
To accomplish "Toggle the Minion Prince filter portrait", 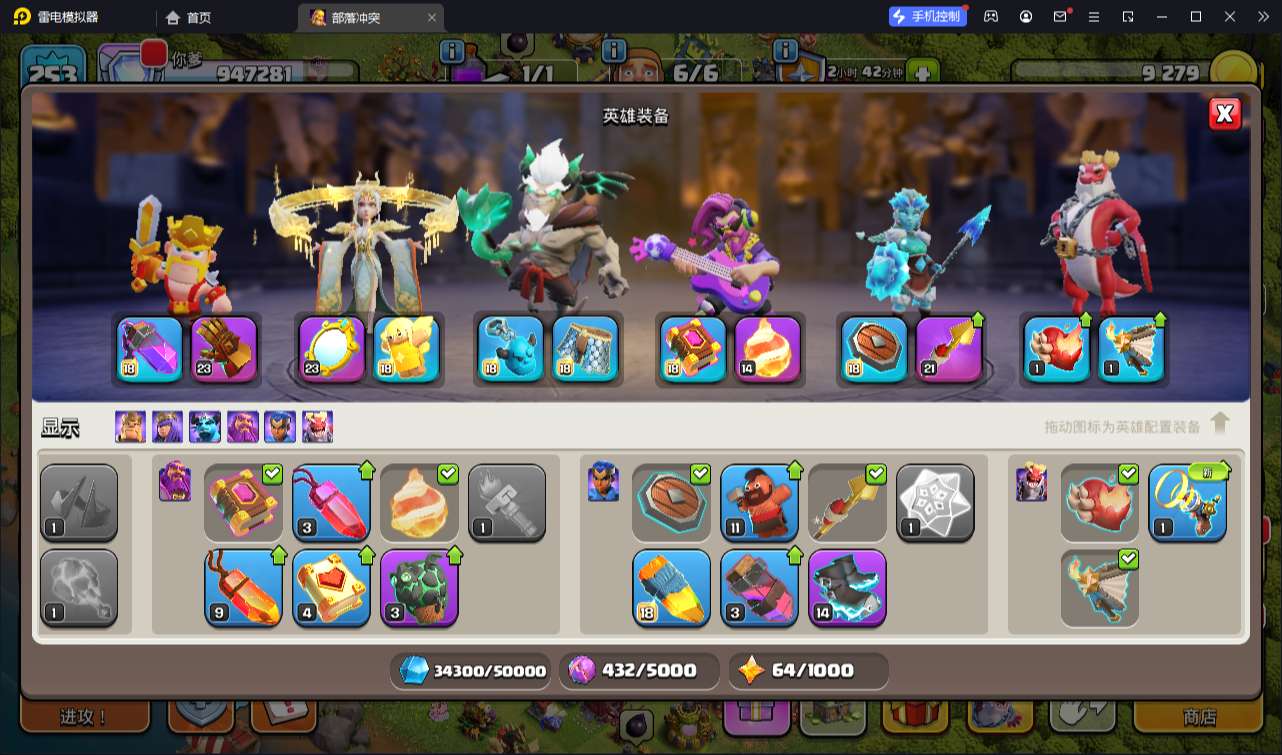I will click(205, 427).
